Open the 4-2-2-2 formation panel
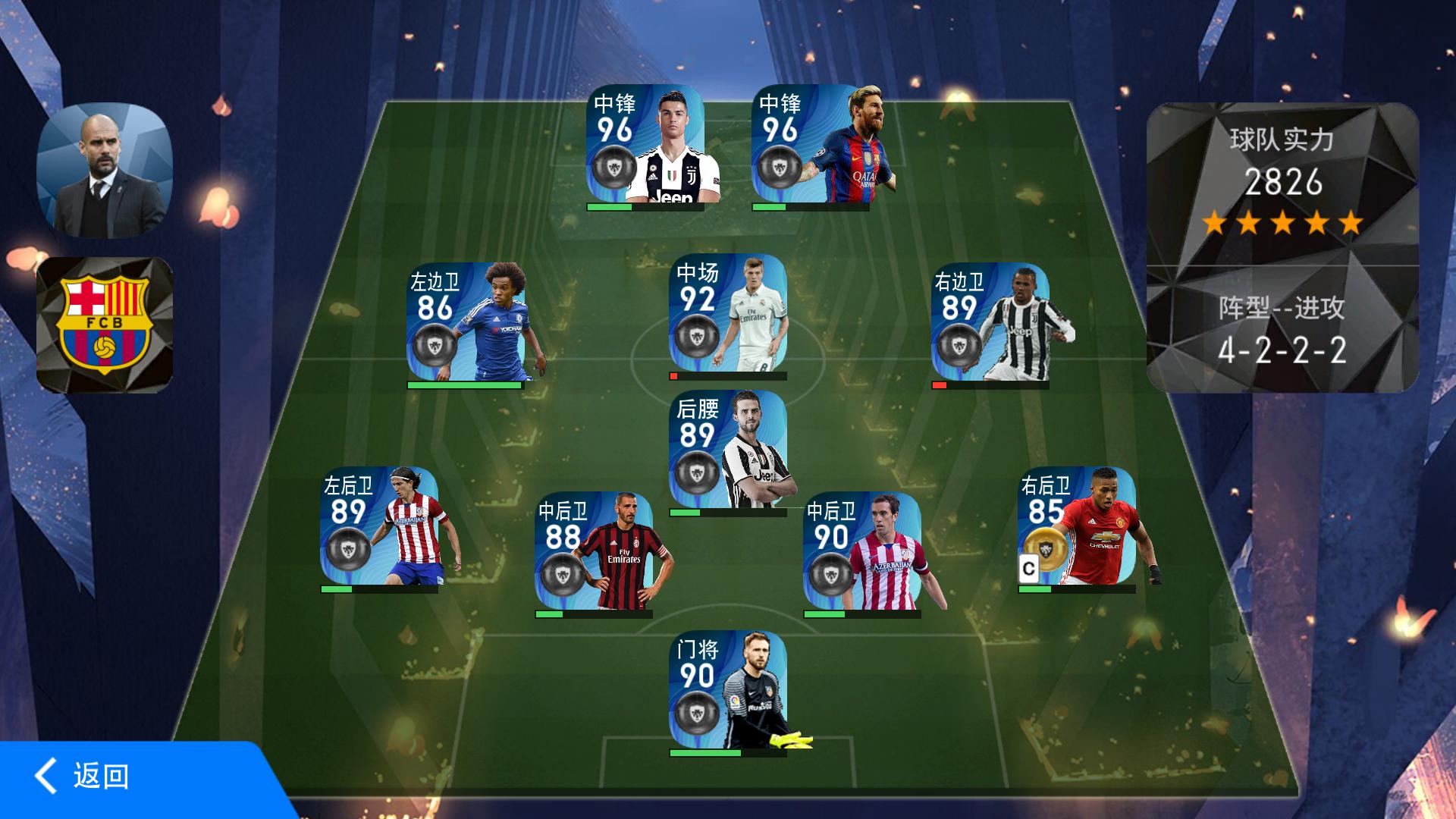The width and height of the screenshot is (1456, 819). tap(1282, 331)
